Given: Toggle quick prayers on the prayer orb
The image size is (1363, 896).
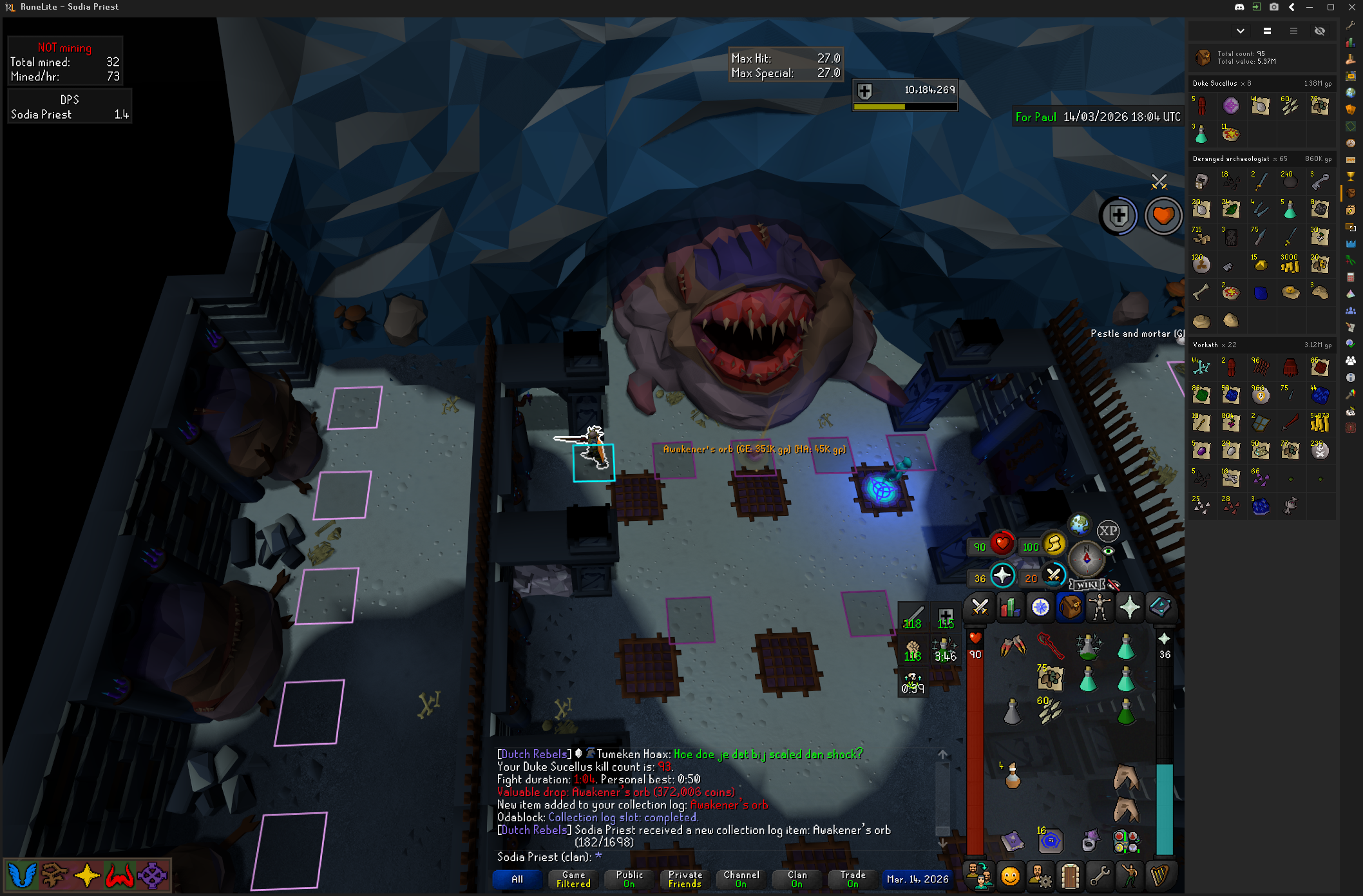Looking at the screenshot, I should (x=1002, y=576).
